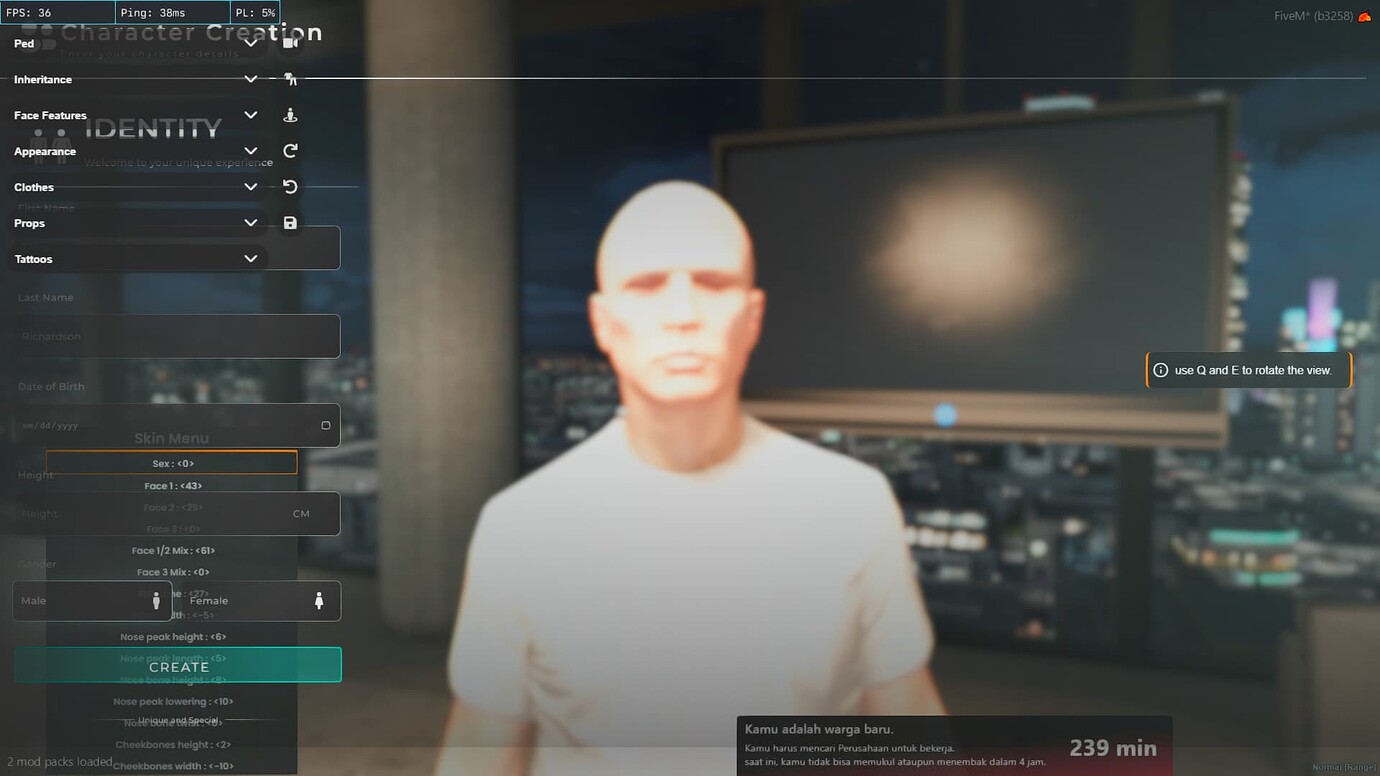Select Female as the character gender
1380x776 pixels.
230,600
